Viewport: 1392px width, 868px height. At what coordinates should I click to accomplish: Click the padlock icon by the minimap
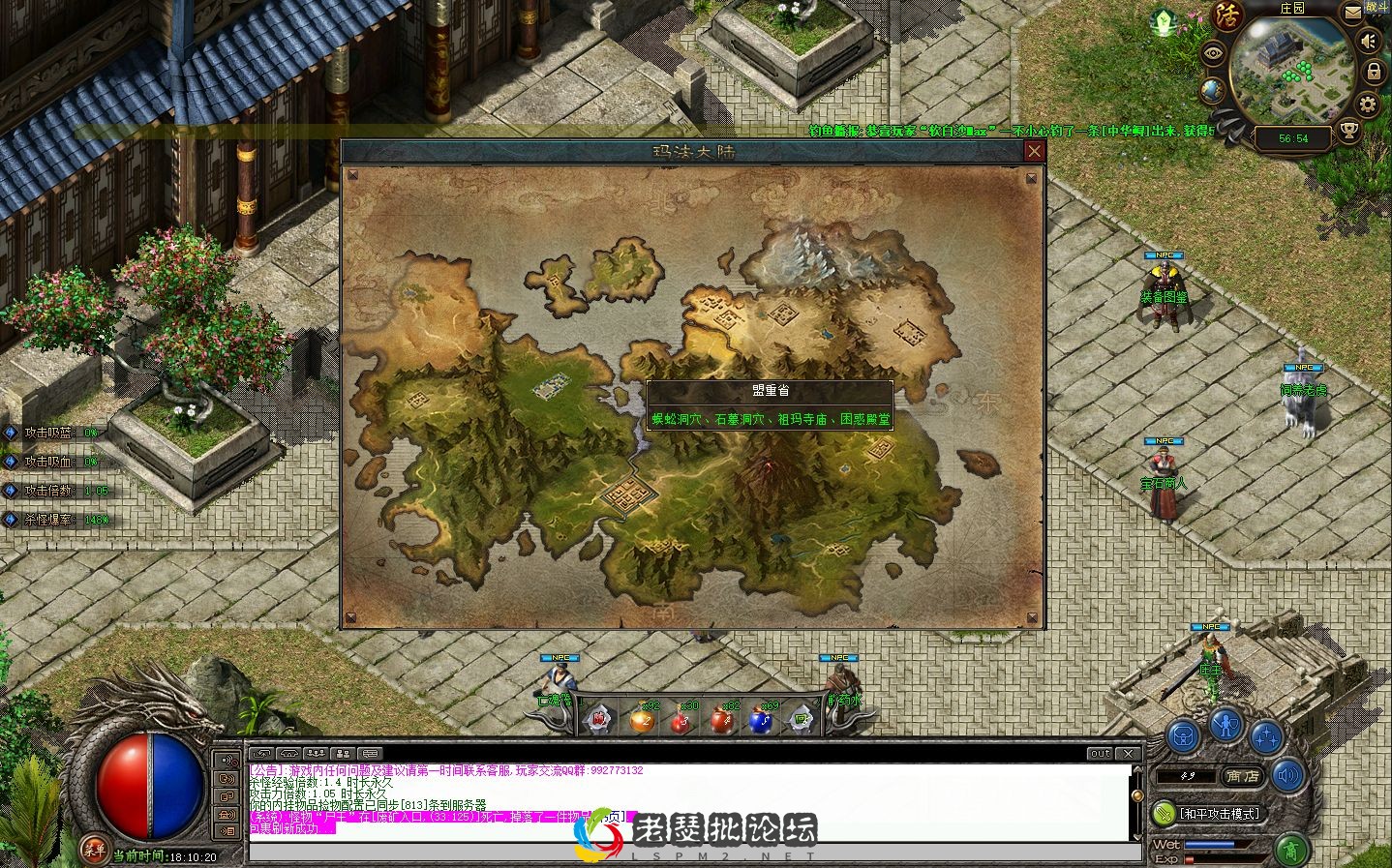1373,72
